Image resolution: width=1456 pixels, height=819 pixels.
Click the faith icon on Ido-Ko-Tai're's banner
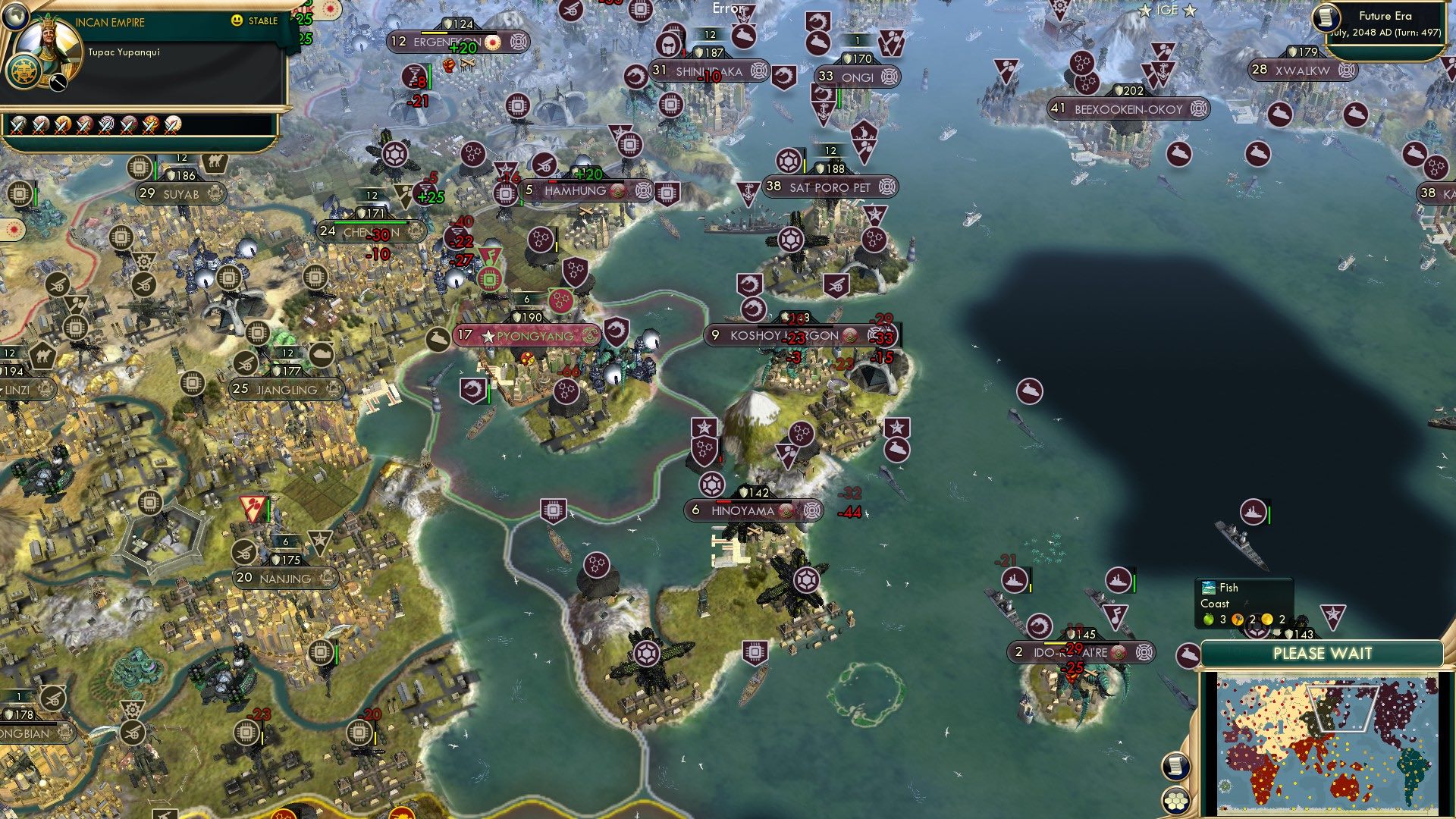click(x=1118, y=652)
